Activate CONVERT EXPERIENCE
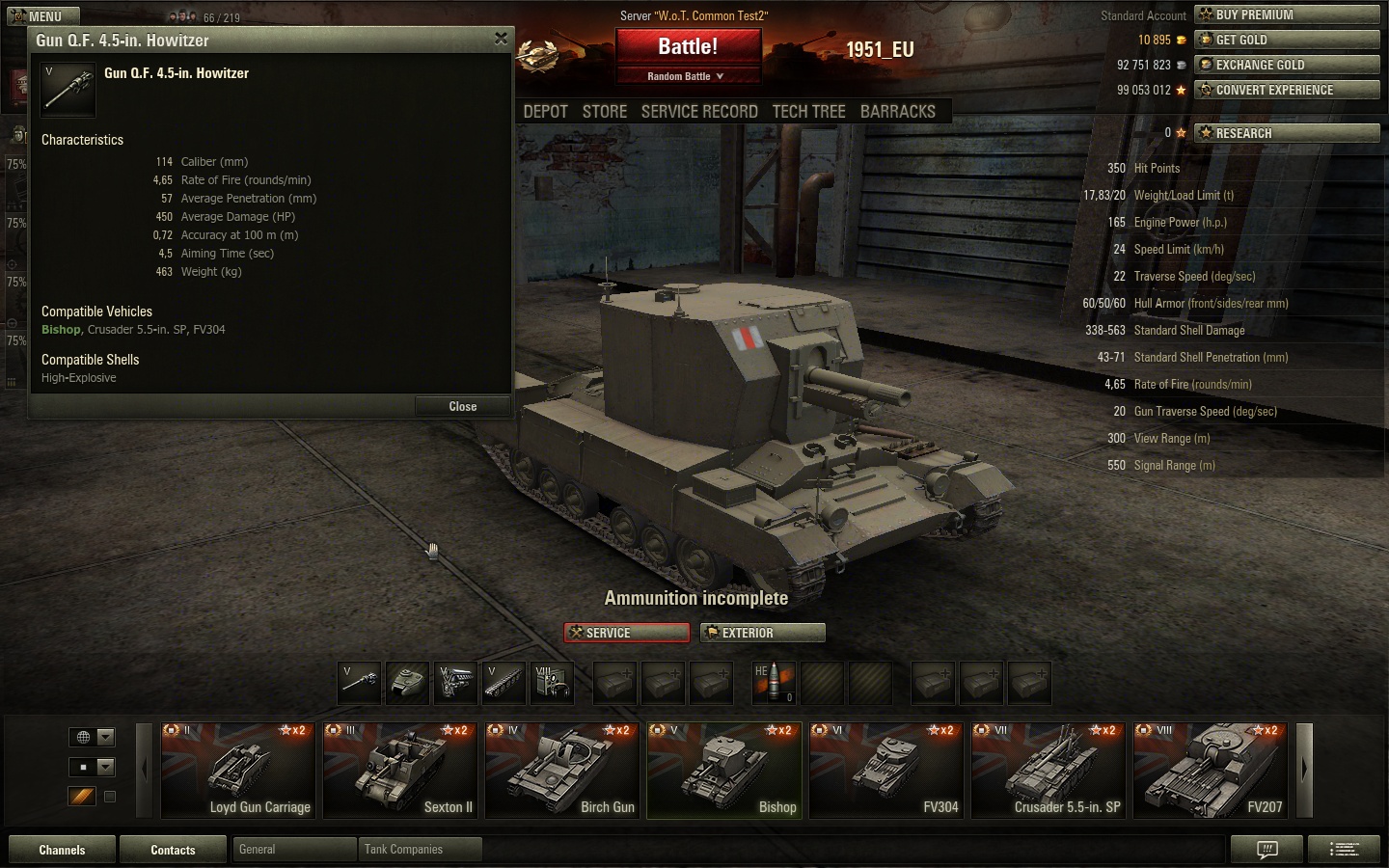 coord(1286,90)
